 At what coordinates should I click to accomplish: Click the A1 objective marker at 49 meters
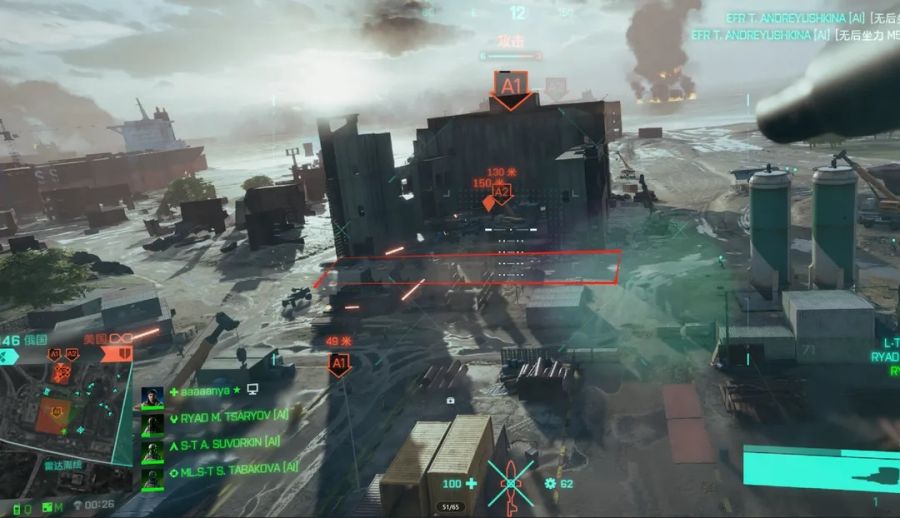pos(339,364)
